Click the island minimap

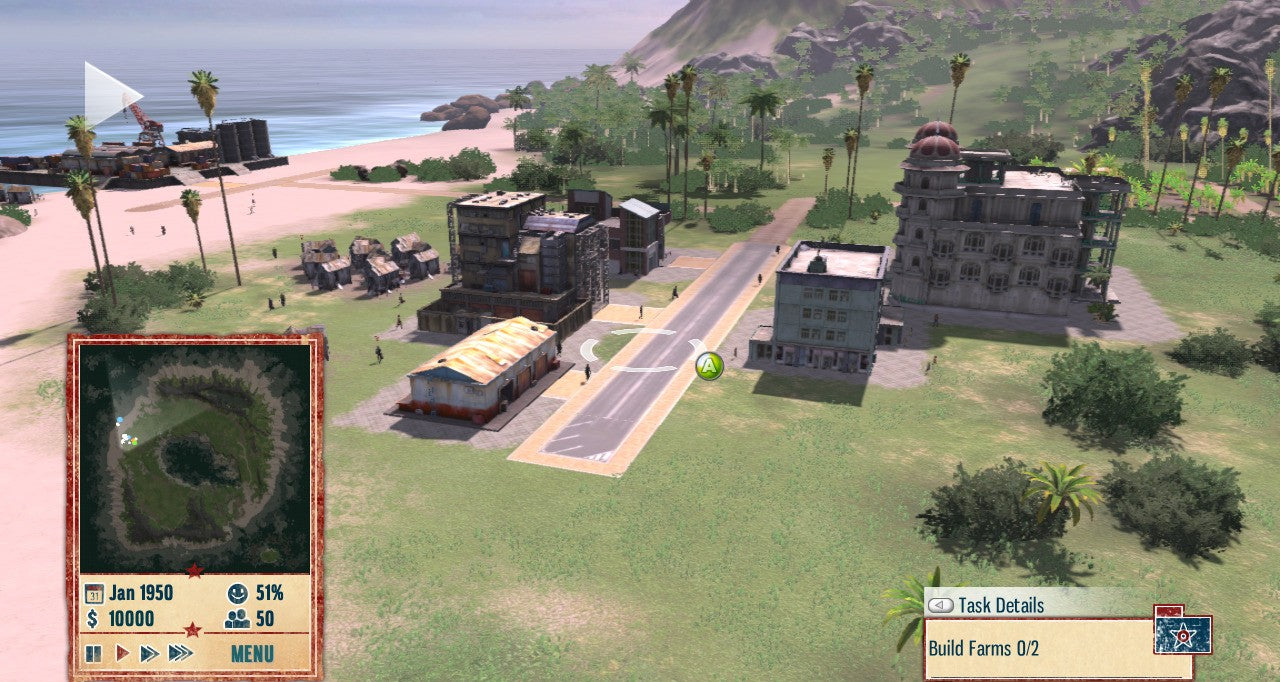(x=195, y=456)
